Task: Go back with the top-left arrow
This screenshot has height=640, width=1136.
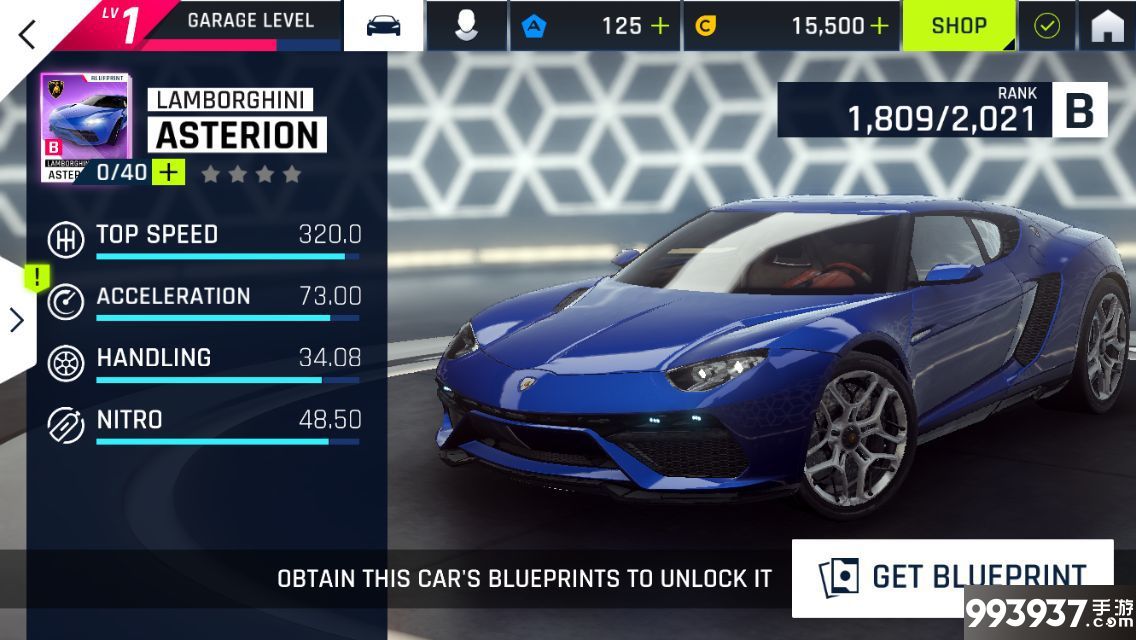Action: pyautogui.click(x=27, y=32)
